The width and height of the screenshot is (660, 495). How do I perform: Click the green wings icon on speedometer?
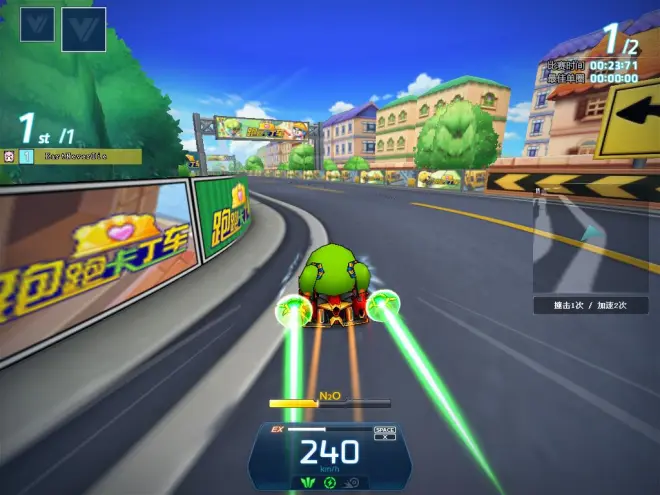click(309, 483)
